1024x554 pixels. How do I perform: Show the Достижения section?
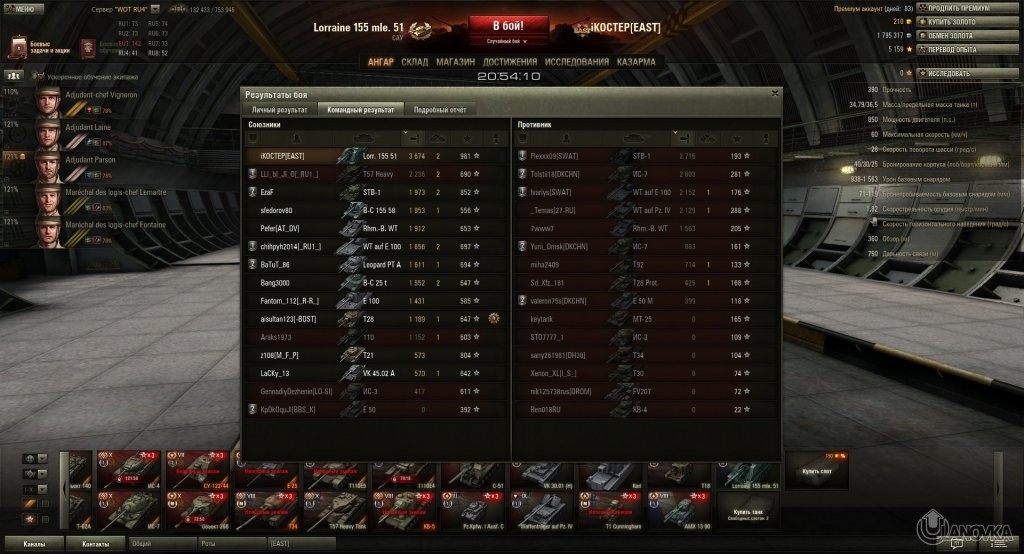510,62
